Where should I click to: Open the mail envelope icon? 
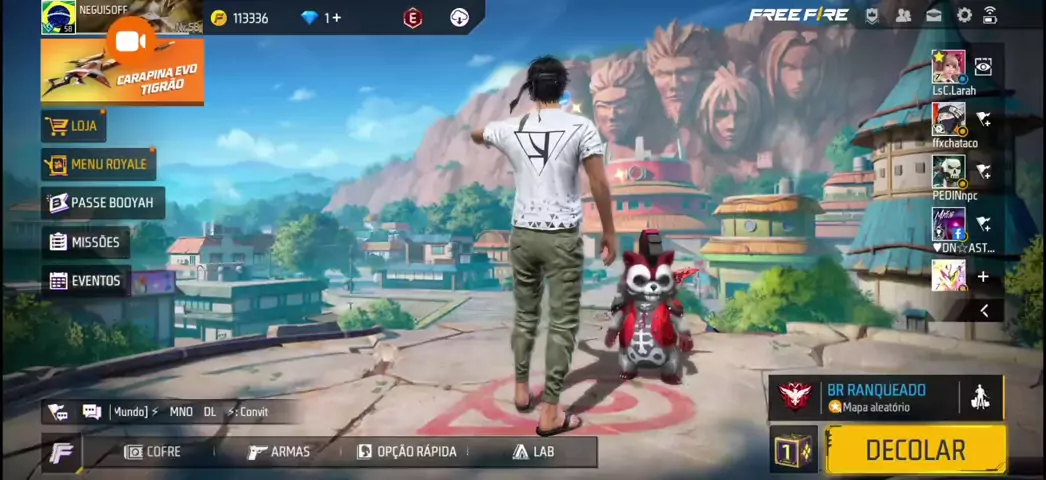933,15
